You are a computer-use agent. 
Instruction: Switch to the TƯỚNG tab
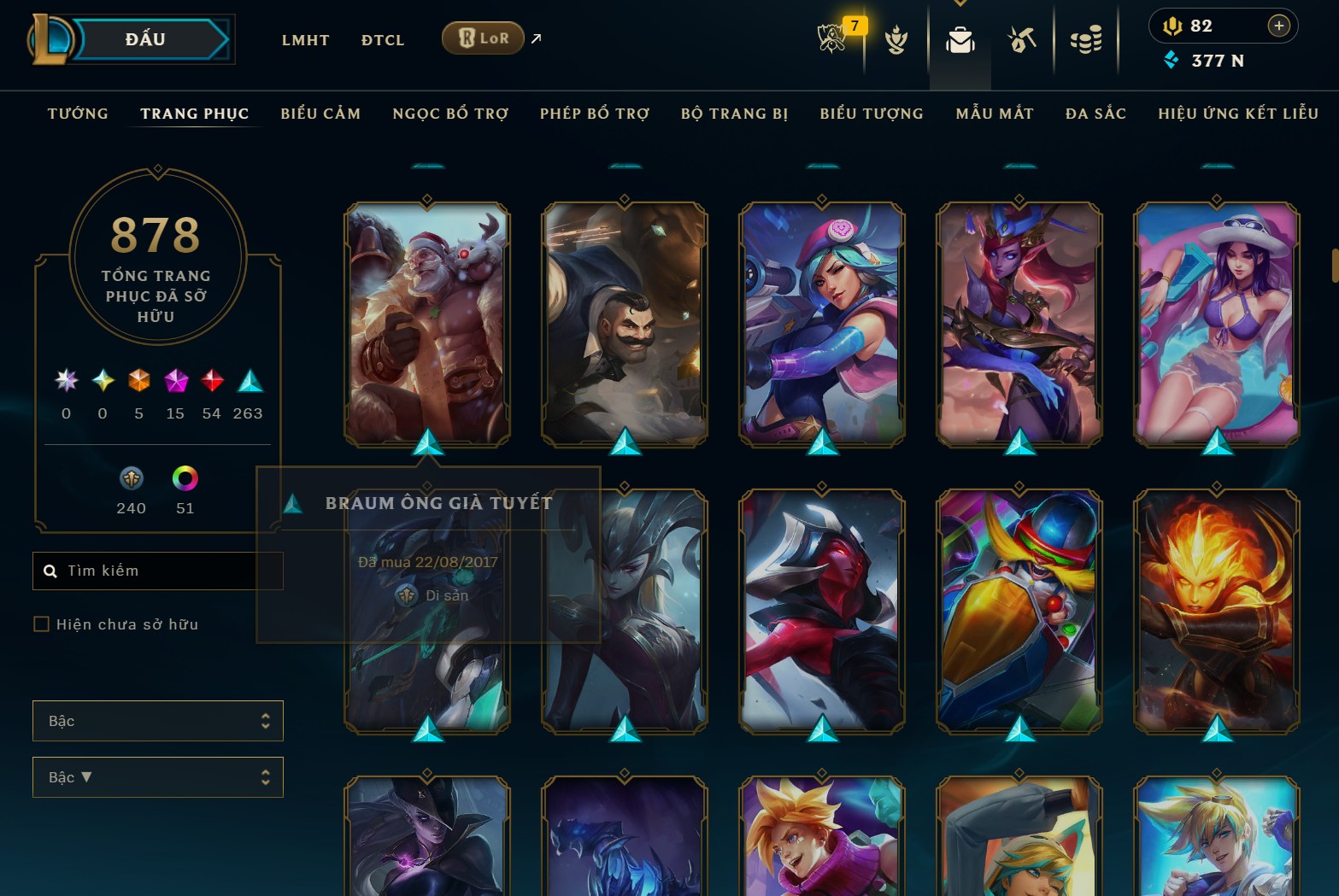tap(78, 113)
